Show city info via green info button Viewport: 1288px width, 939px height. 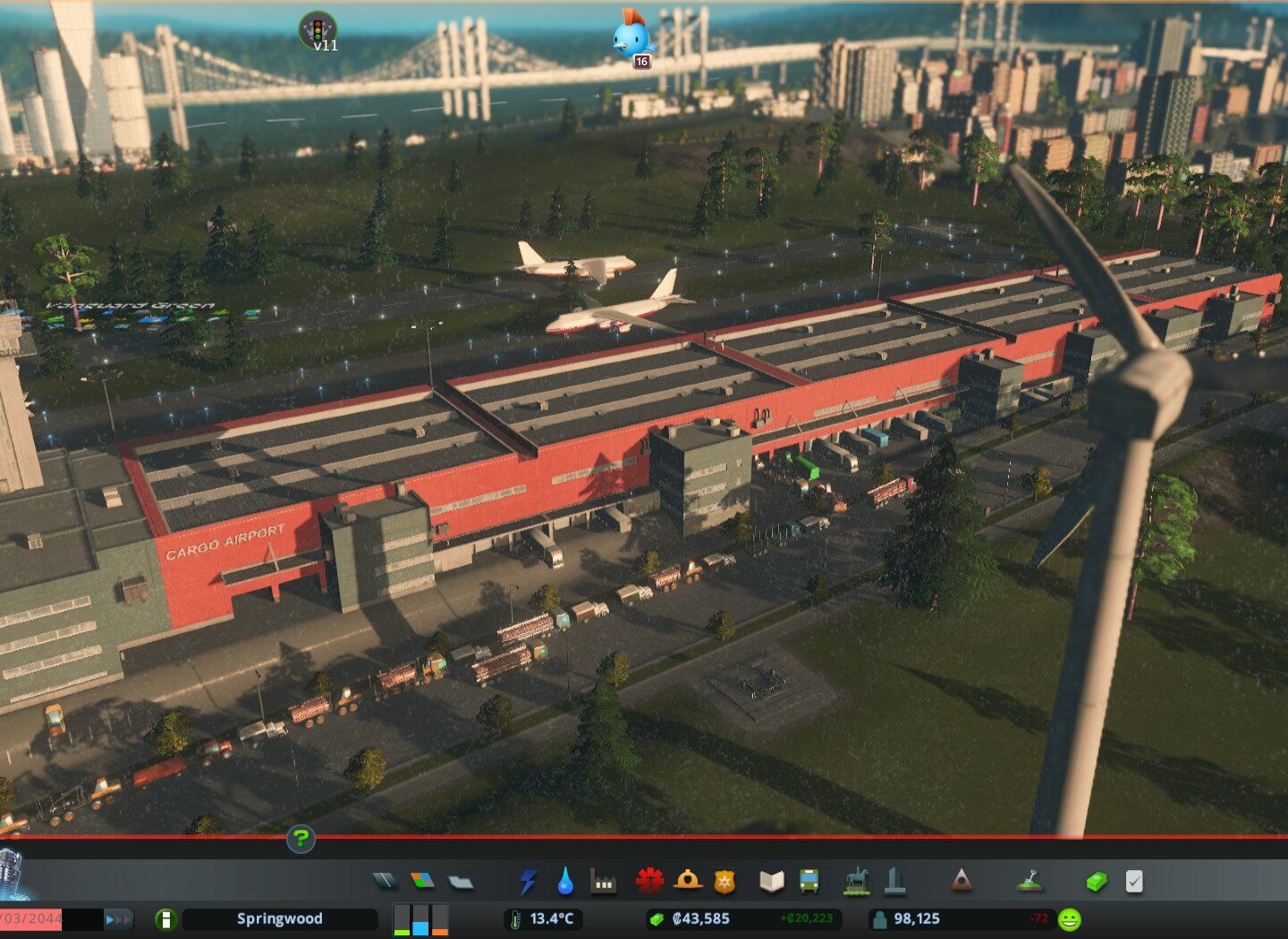pyautogui.click(x=165, y=919)
